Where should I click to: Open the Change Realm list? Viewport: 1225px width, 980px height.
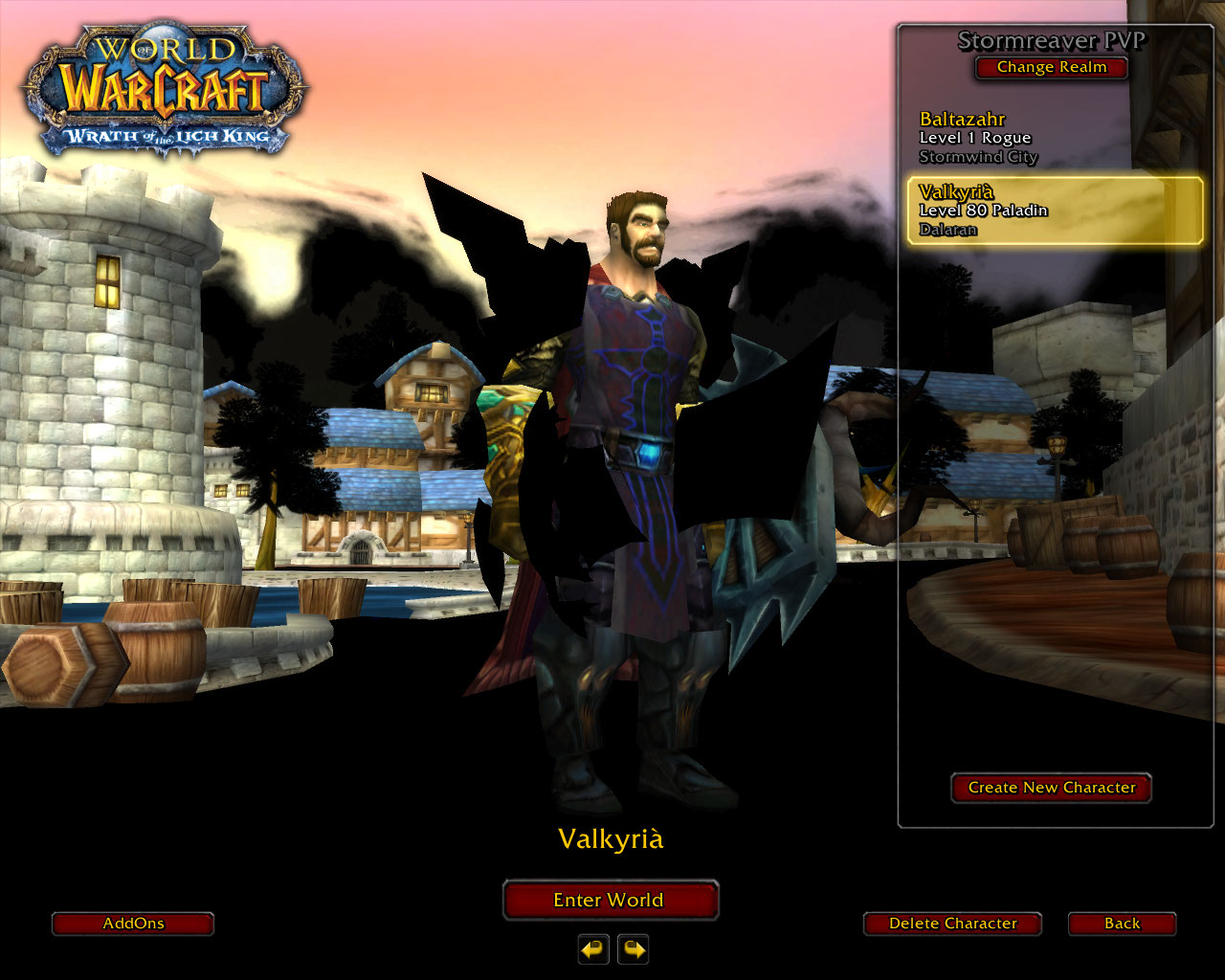(1051, 67)
